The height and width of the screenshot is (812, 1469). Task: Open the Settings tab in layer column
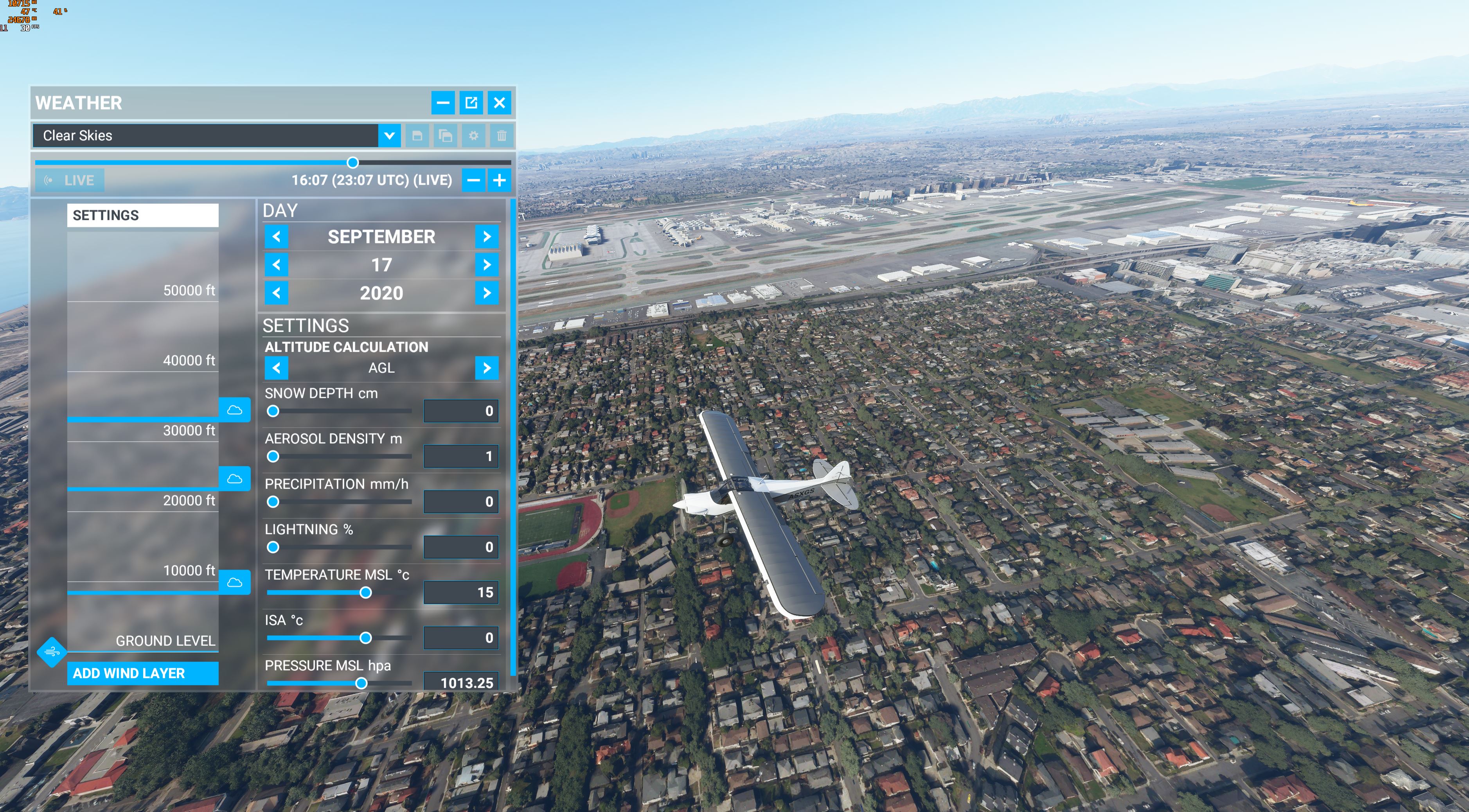click(x=142, y=216)
